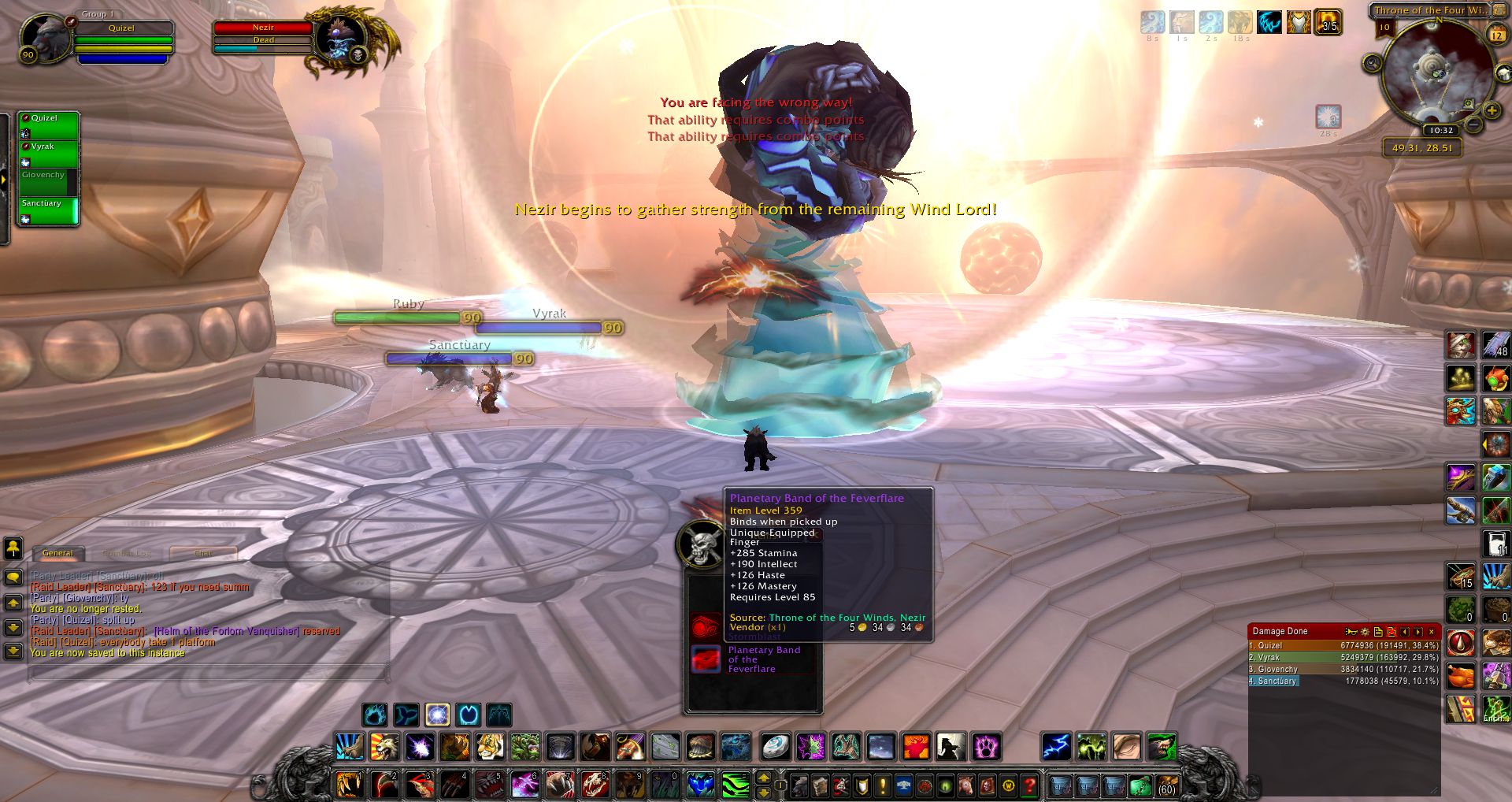Target Sanctuary from the raid frames
This screenshot has width=1512, height=802.
click(49, 210)
